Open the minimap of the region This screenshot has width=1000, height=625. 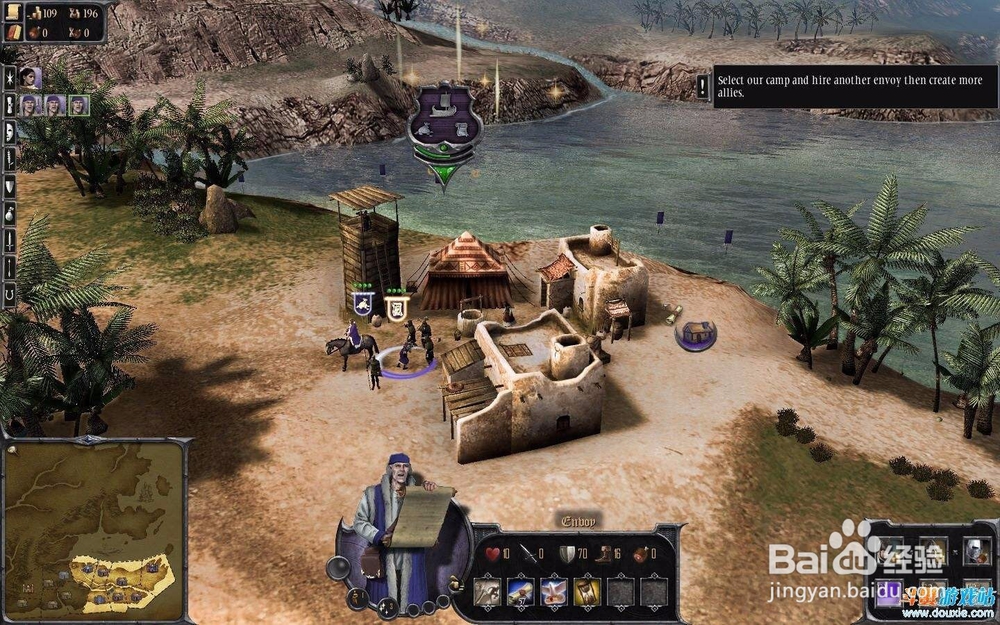coord(93,530)
